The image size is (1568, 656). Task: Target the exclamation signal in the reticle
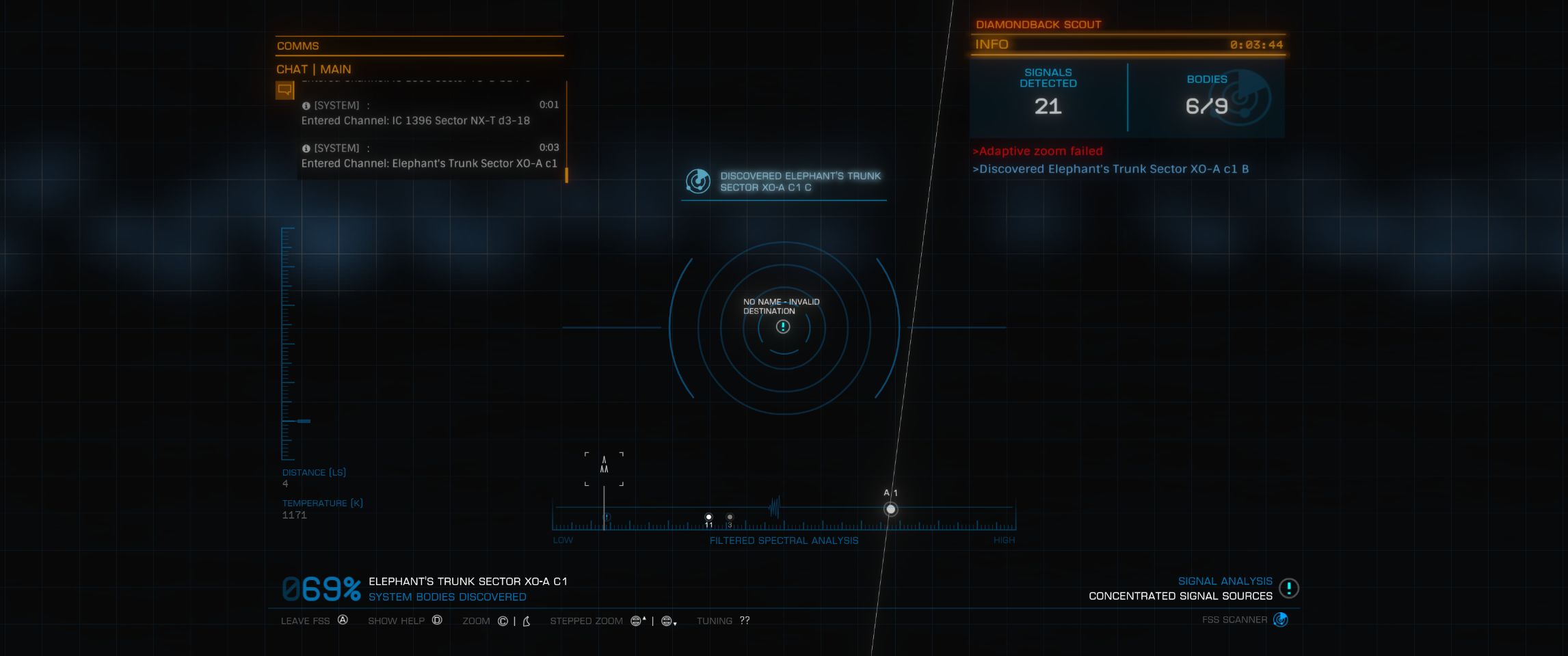tap(783, 327)
